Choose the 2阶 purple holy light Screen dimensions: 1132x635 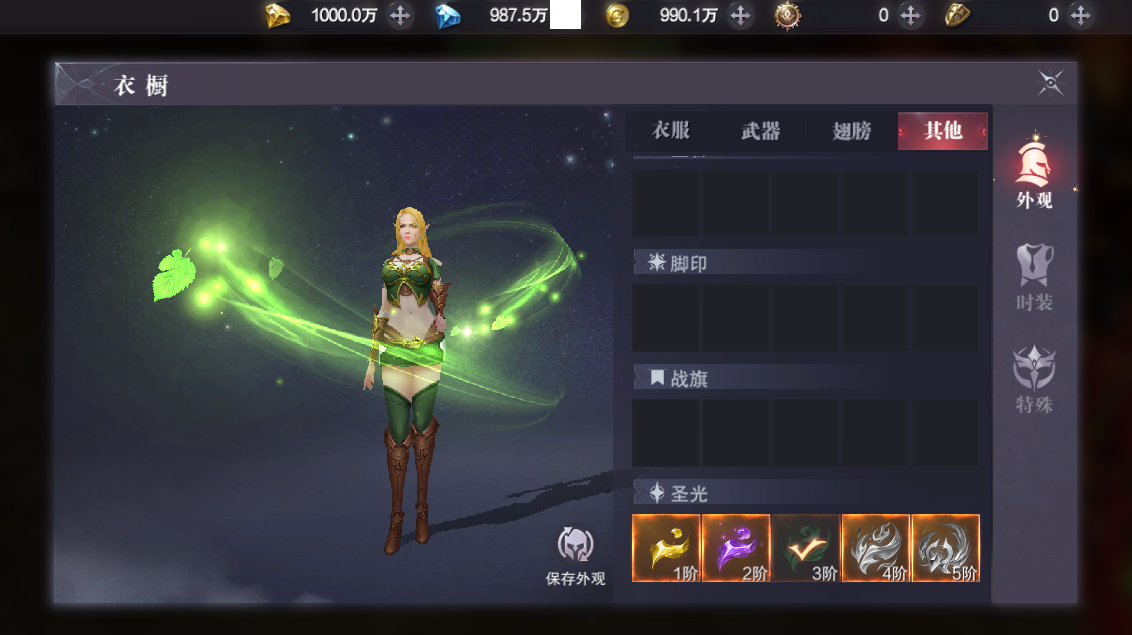pyautogui.click(x=736, y=548)
